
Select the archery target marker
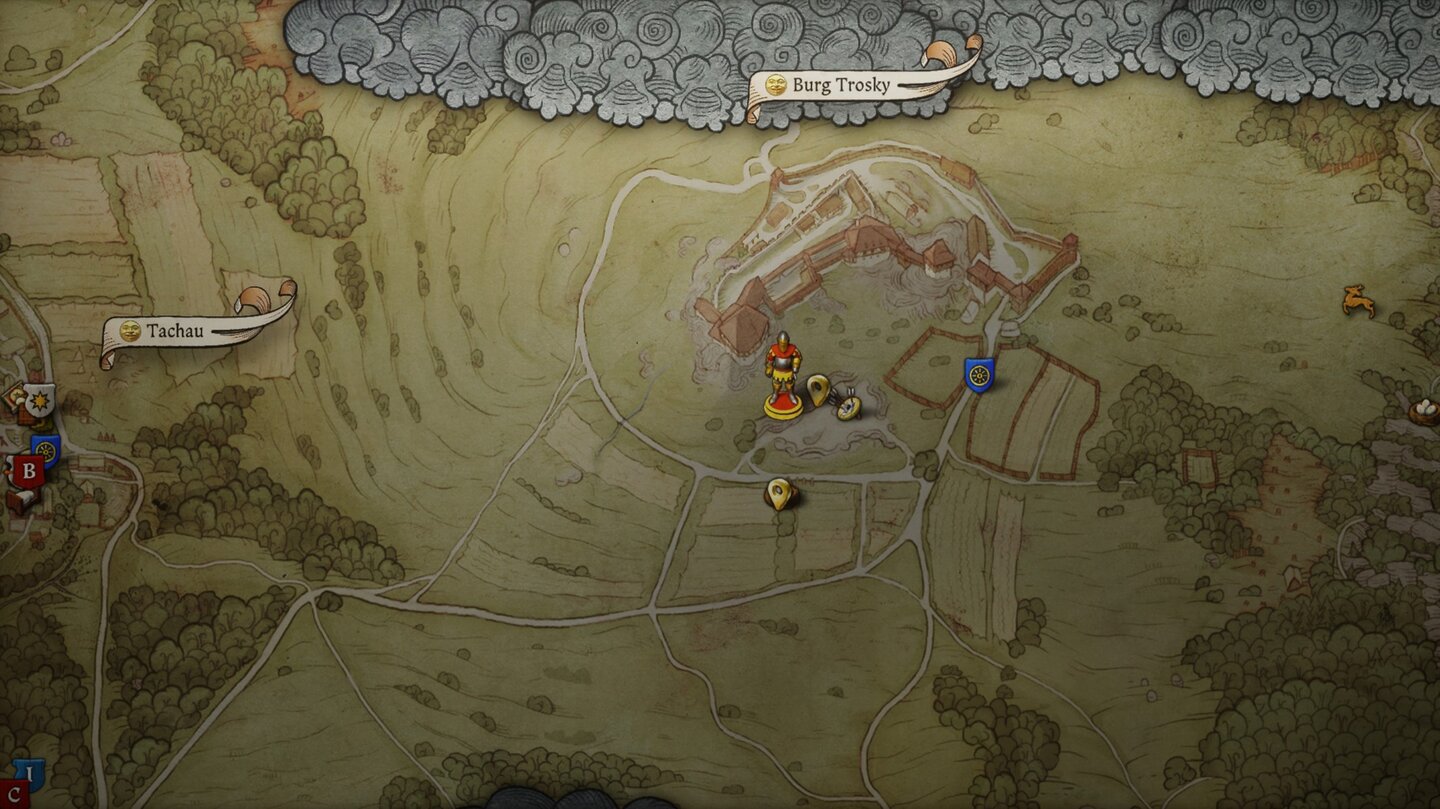pyautogui.click(x=851, y=405)
